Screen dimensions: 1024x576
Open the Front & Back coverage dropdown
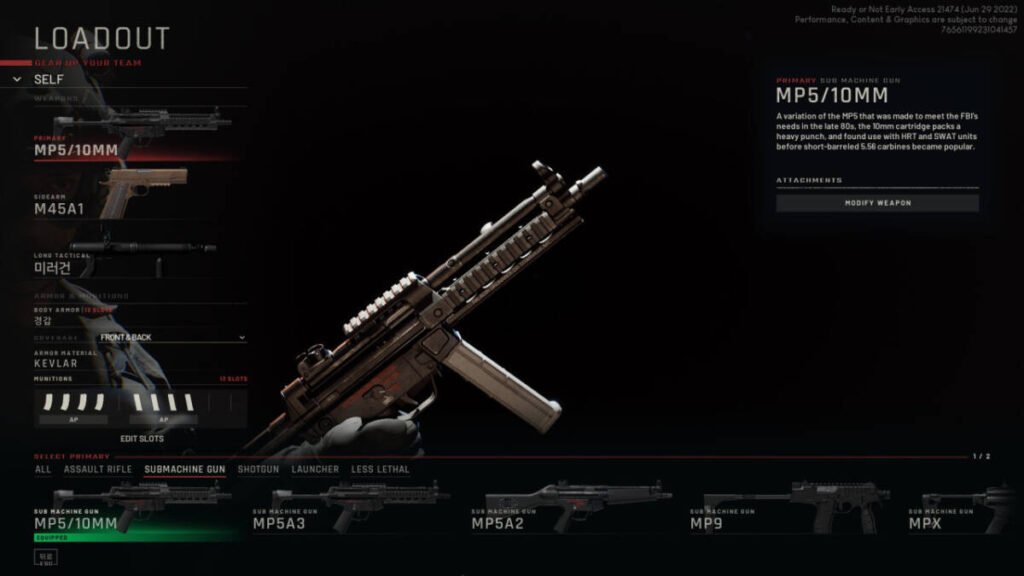pos(172,338)
